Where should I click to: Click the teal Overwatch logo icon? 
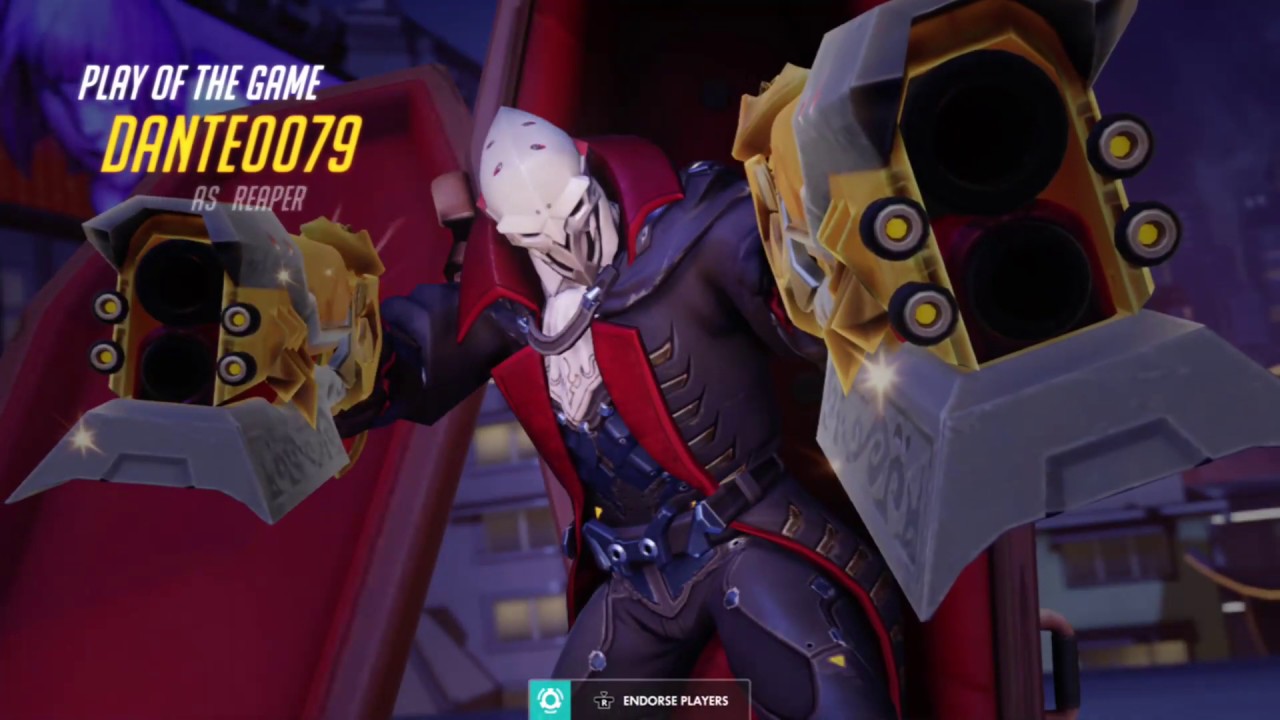pos(549,700)
